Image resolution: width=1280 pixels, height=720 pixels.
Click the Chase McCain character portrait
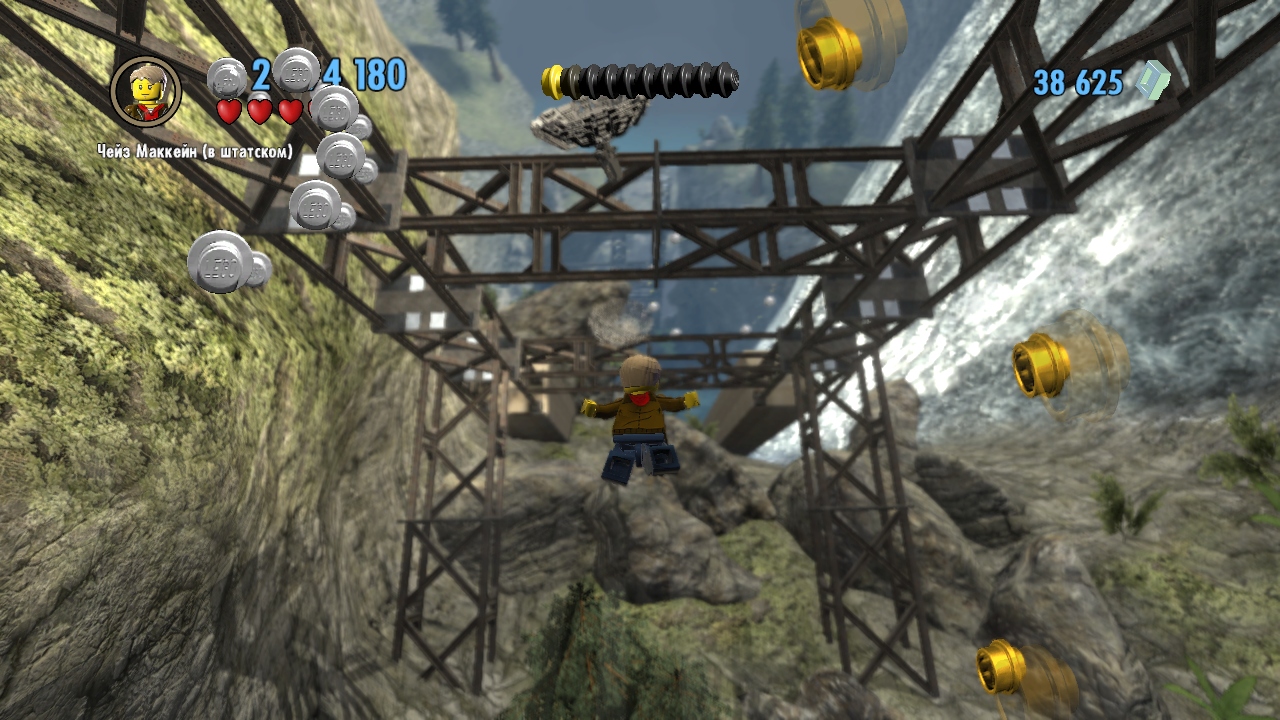click(x=146, y=92)
